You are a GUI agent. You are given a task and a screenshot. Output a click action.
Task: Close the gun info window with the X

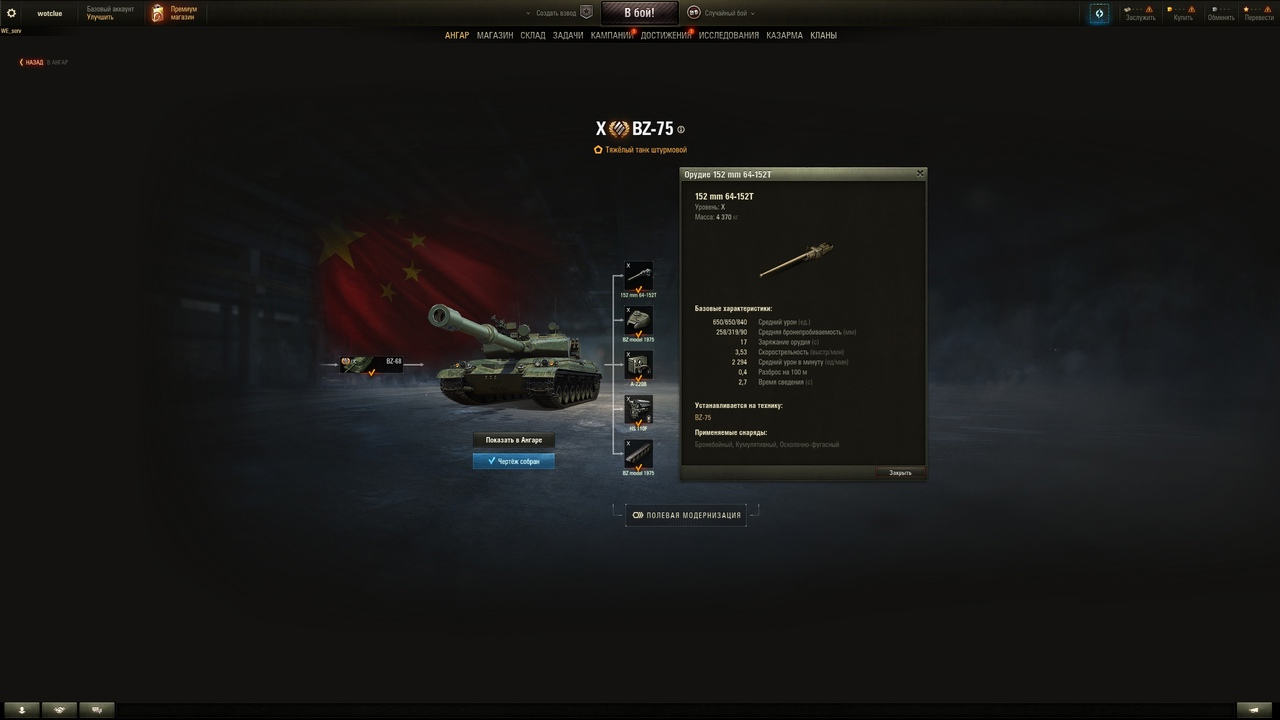[x=920, y=174]
